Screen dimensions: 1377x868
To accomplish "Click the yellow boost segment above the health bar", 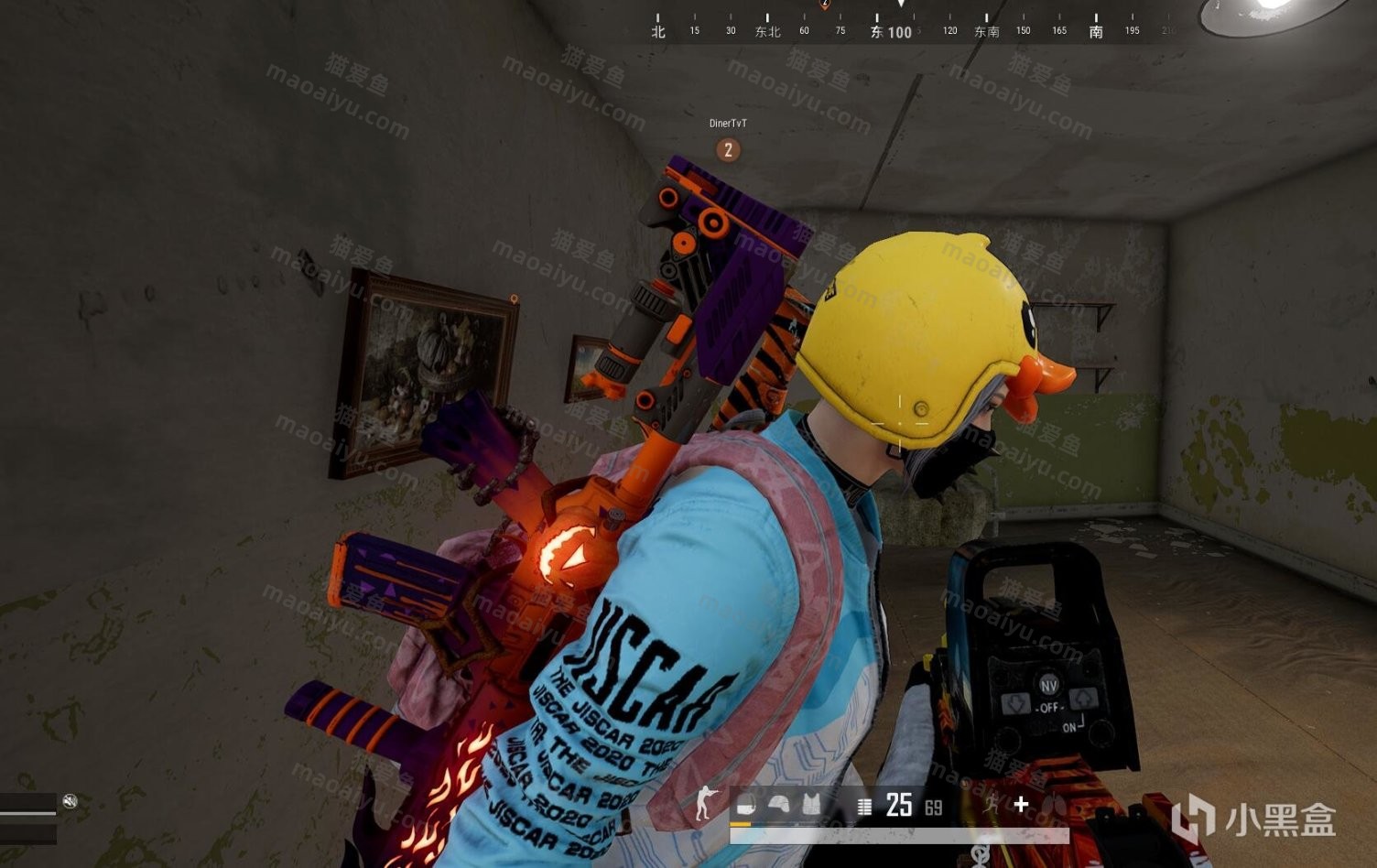I will (x=741, y=824).
